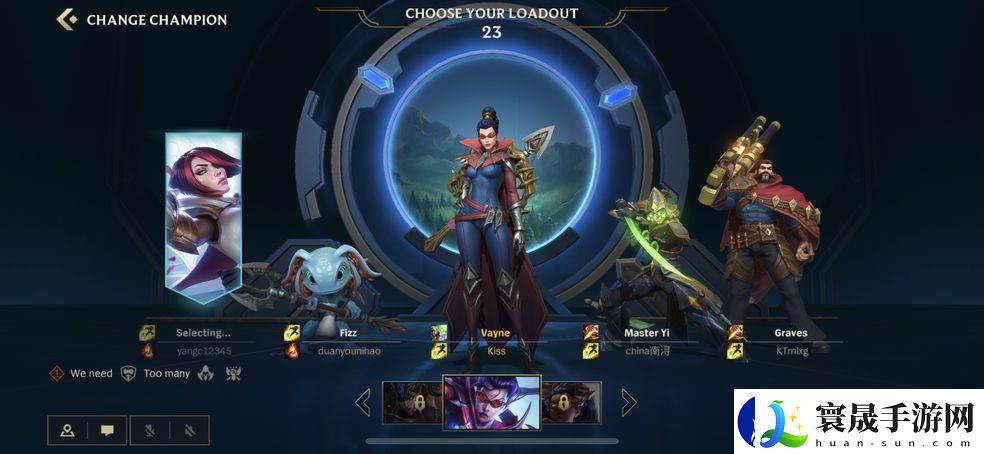Choose the locked skin right of Vayne

point(571,401)
